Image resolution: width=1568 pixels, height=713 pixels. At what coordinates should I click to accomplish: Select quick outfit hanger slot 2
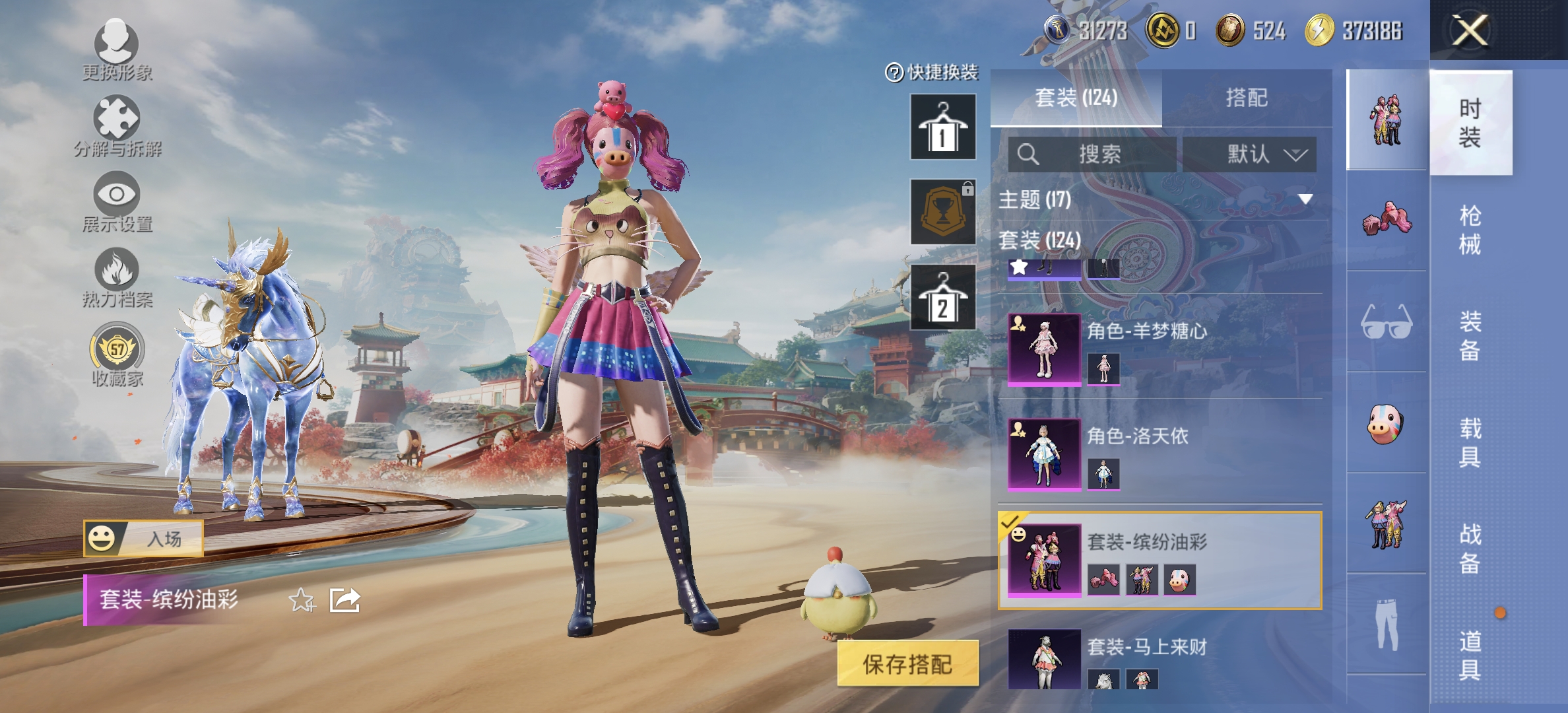[943, 297]
